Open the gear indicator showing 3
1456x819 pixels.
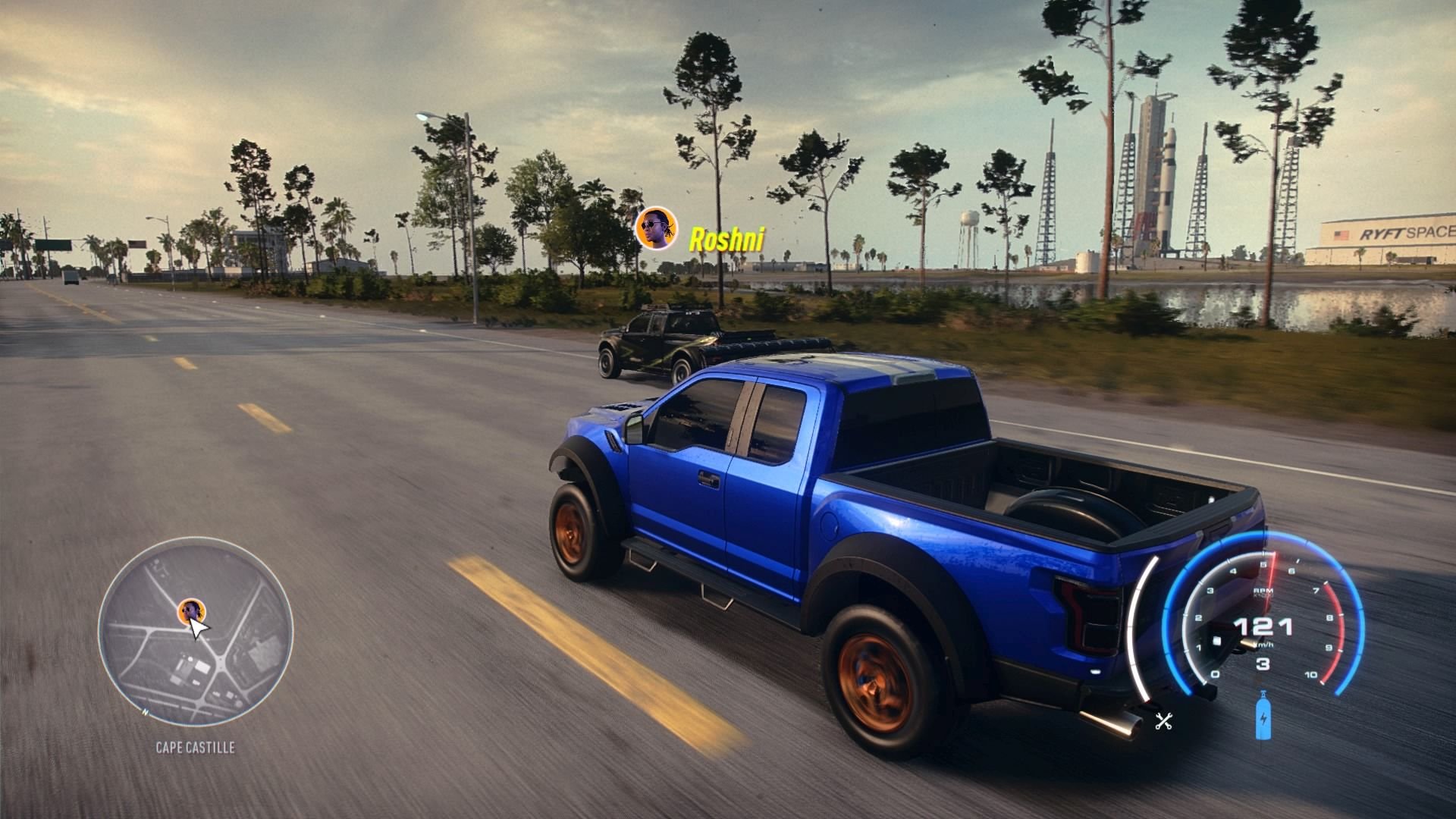(1263, 664)
